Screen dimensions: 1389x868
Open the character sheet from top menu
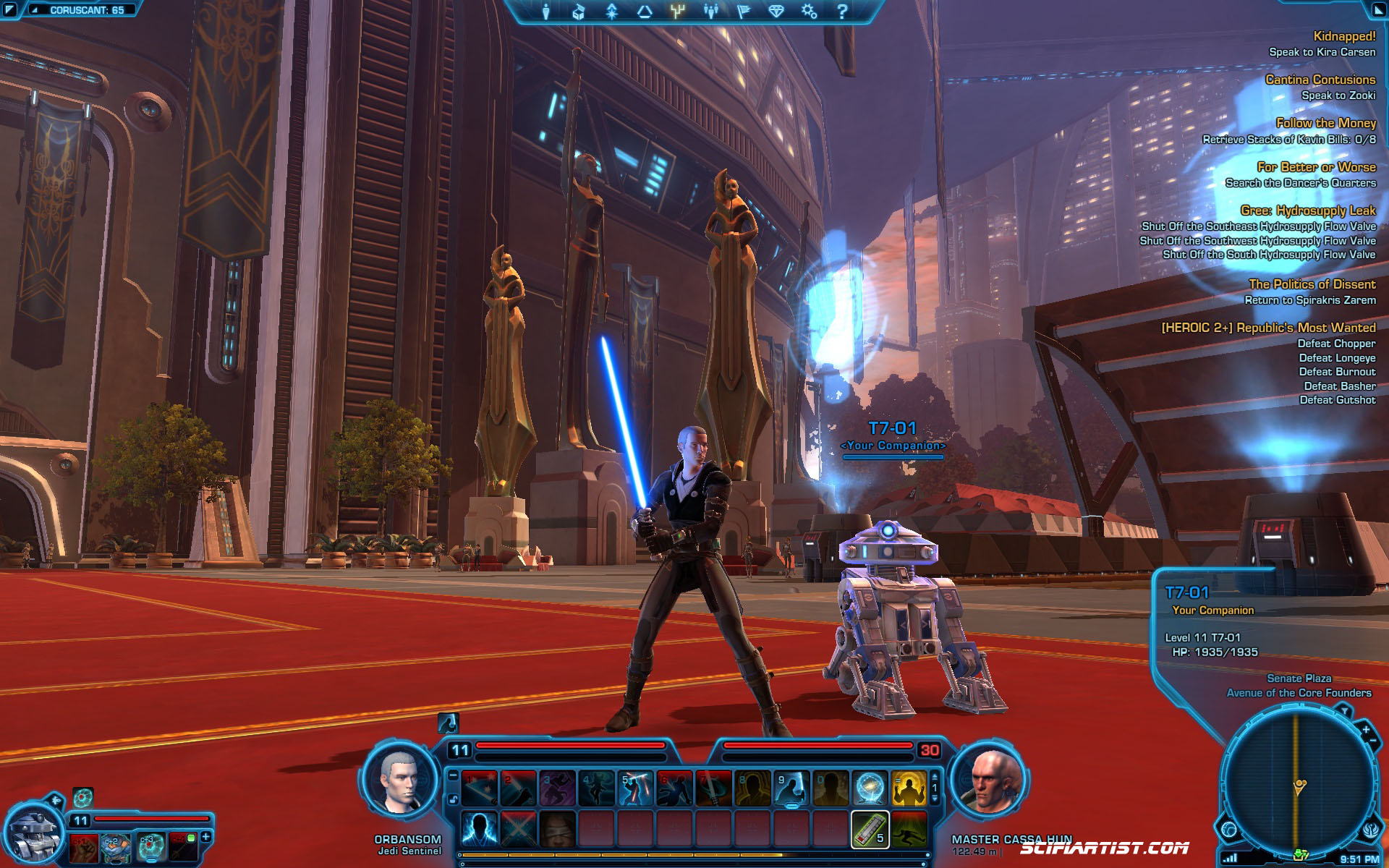click(546, 12)
